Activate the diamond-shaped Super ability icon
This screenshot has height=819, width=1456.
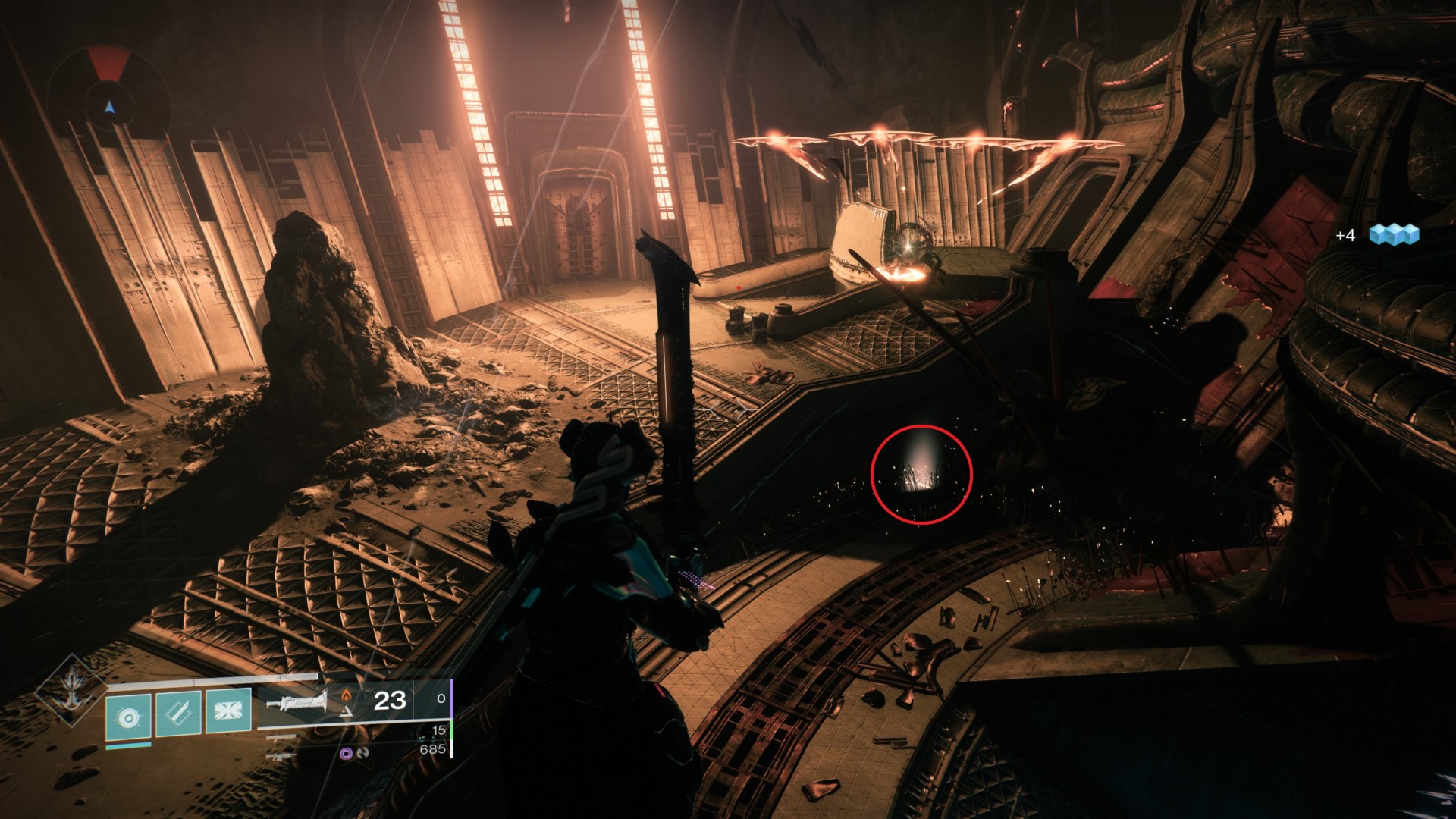pos(73,691)
